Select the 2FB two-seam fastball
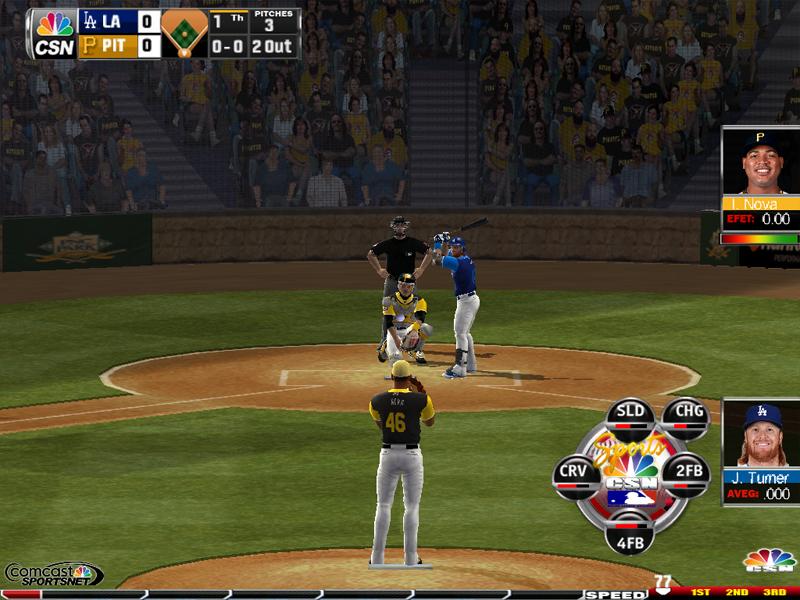This screenshot has height=600, width=800. coord(687,472)
